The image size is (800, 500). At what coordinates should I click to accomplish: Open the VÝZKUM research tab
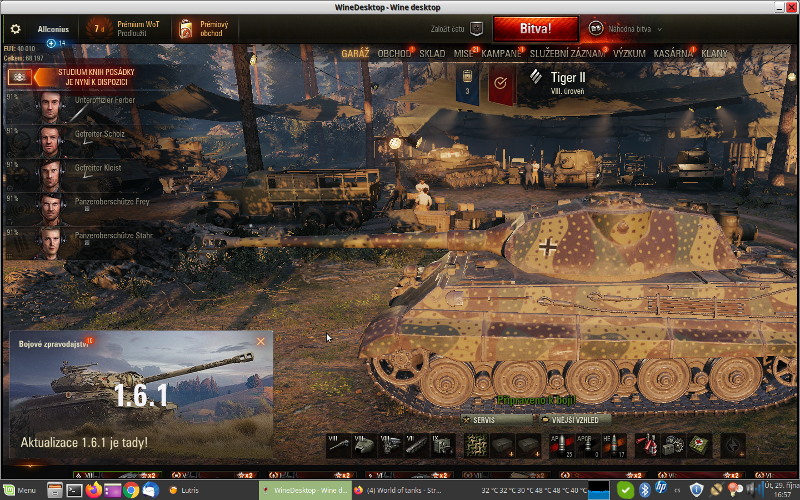tap(629, 52)
